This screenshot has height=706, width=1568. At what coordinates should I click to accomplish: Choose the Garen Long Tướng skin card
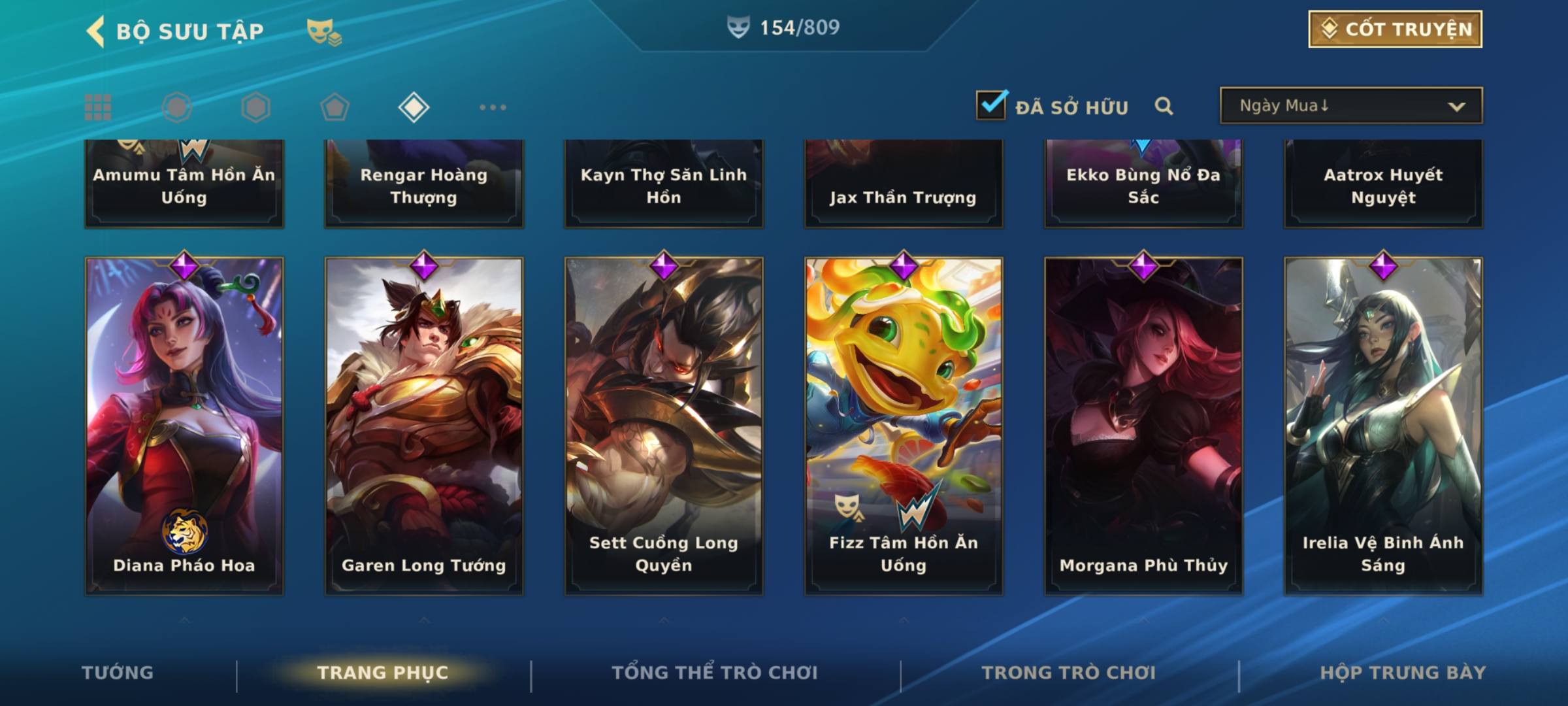[x=424, y=425]
